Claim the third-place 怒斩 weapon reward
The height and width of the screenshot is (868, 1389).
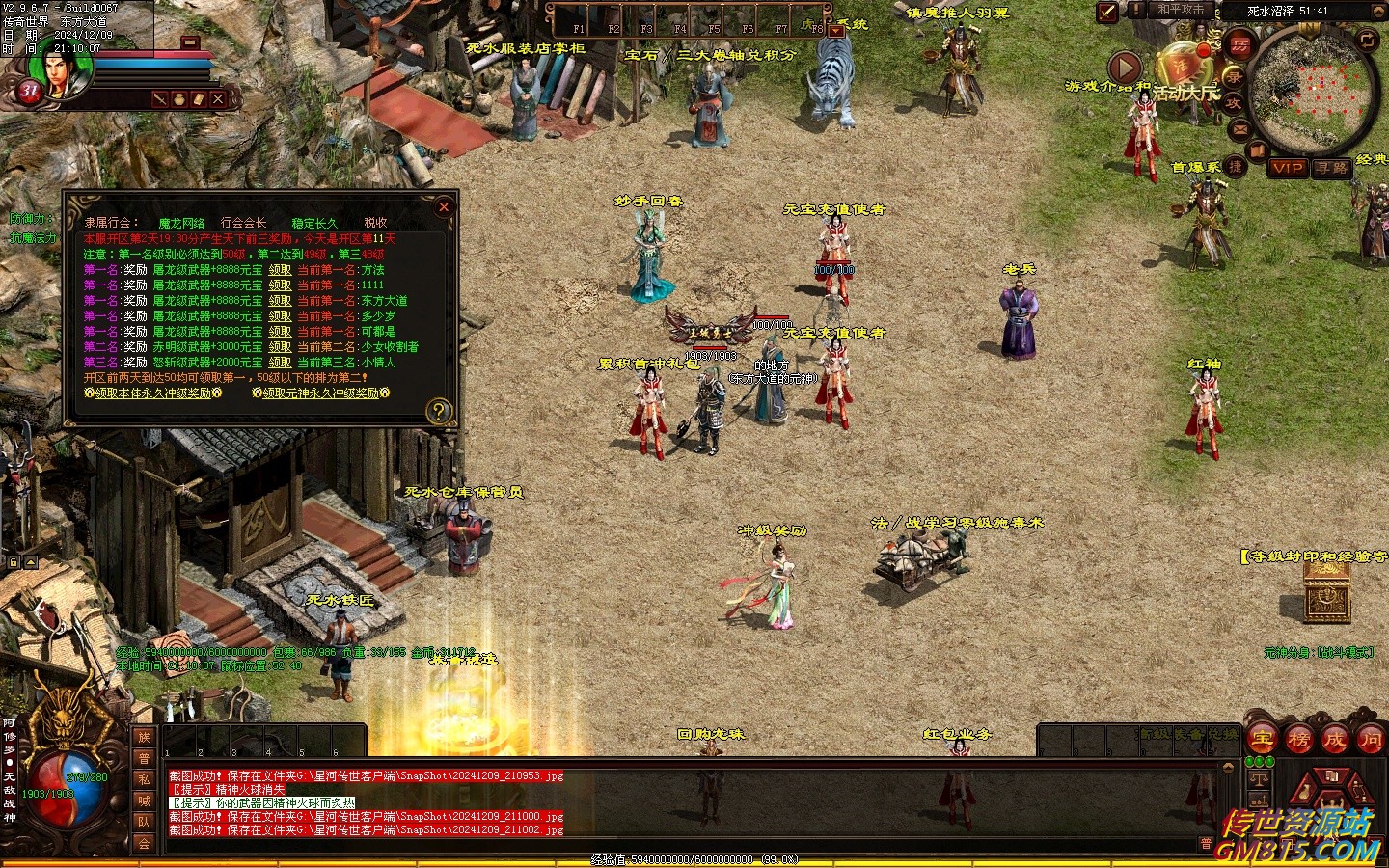(x=280, y=363)
